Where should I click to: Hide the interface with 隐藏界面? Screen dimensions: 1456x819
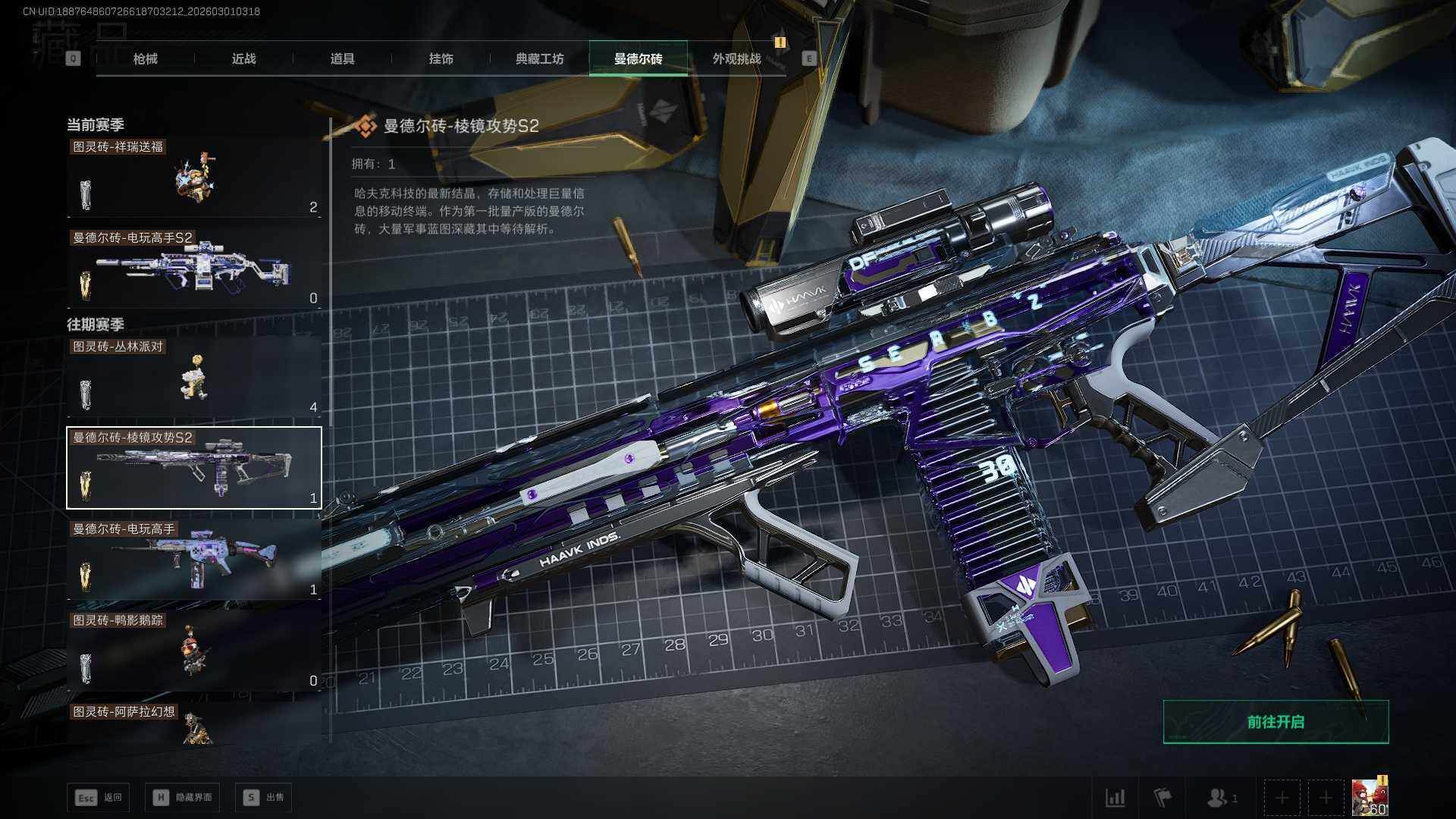186,797
